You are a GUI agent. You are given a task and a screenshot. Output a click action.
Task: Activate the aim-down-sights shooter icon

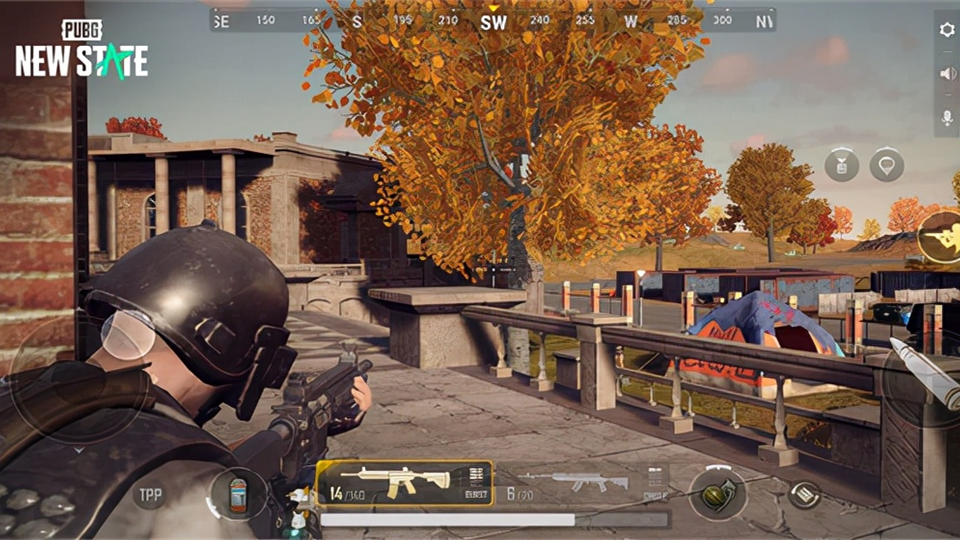[941, 237]
